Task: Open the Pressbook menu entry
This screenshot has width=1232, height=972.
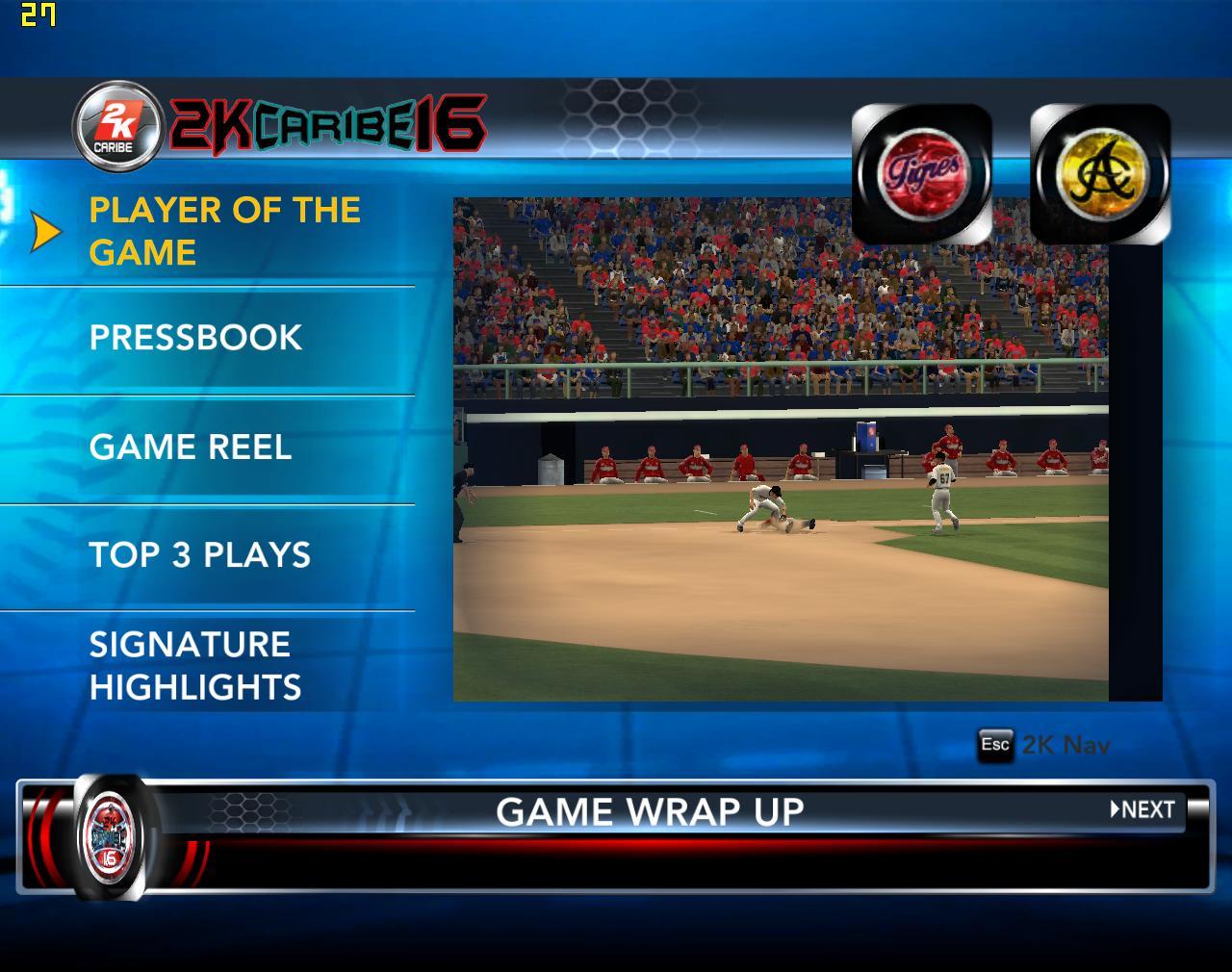Action: (x=195, y=338)
